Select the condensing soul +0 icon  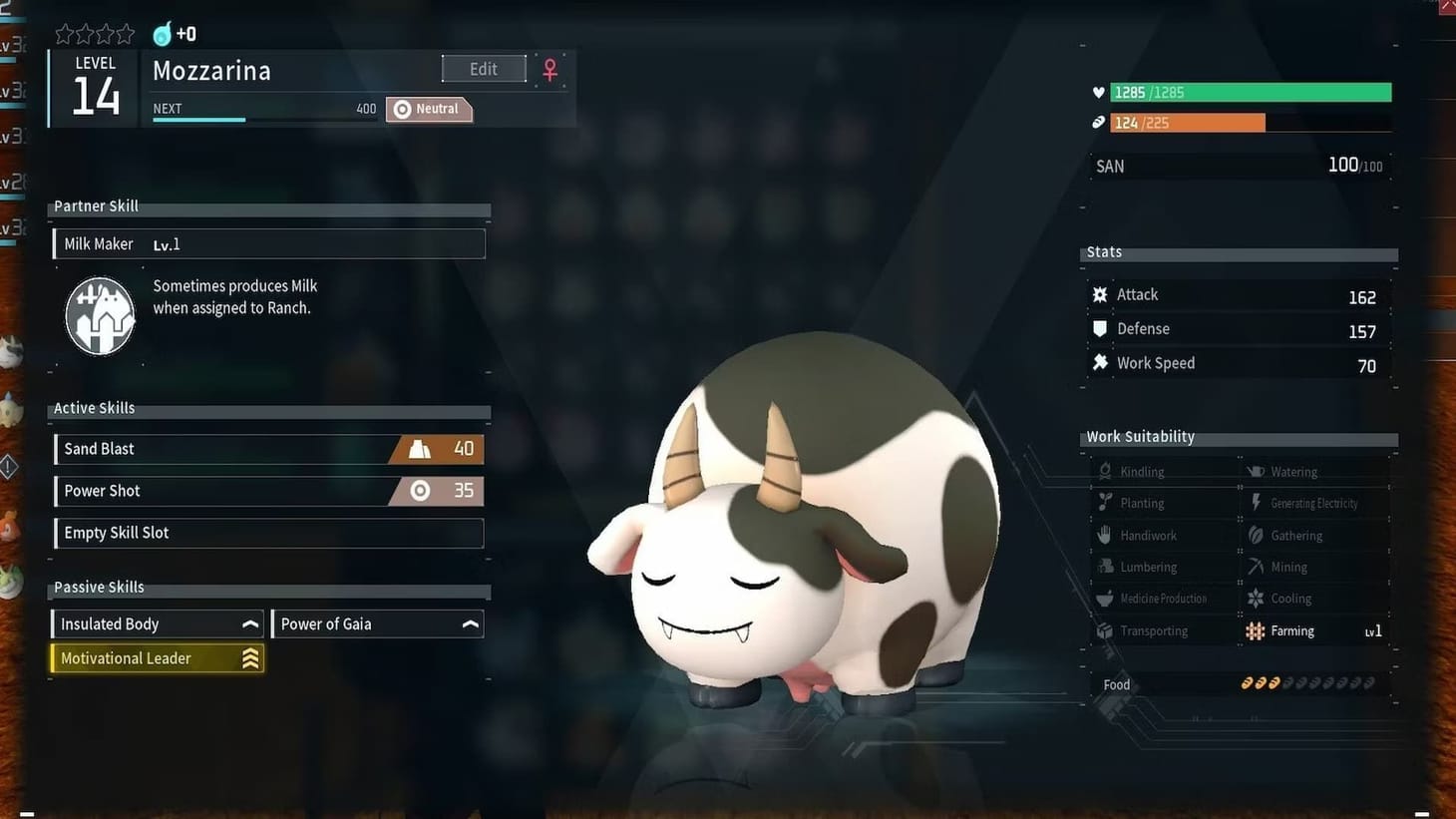(163, 33)
